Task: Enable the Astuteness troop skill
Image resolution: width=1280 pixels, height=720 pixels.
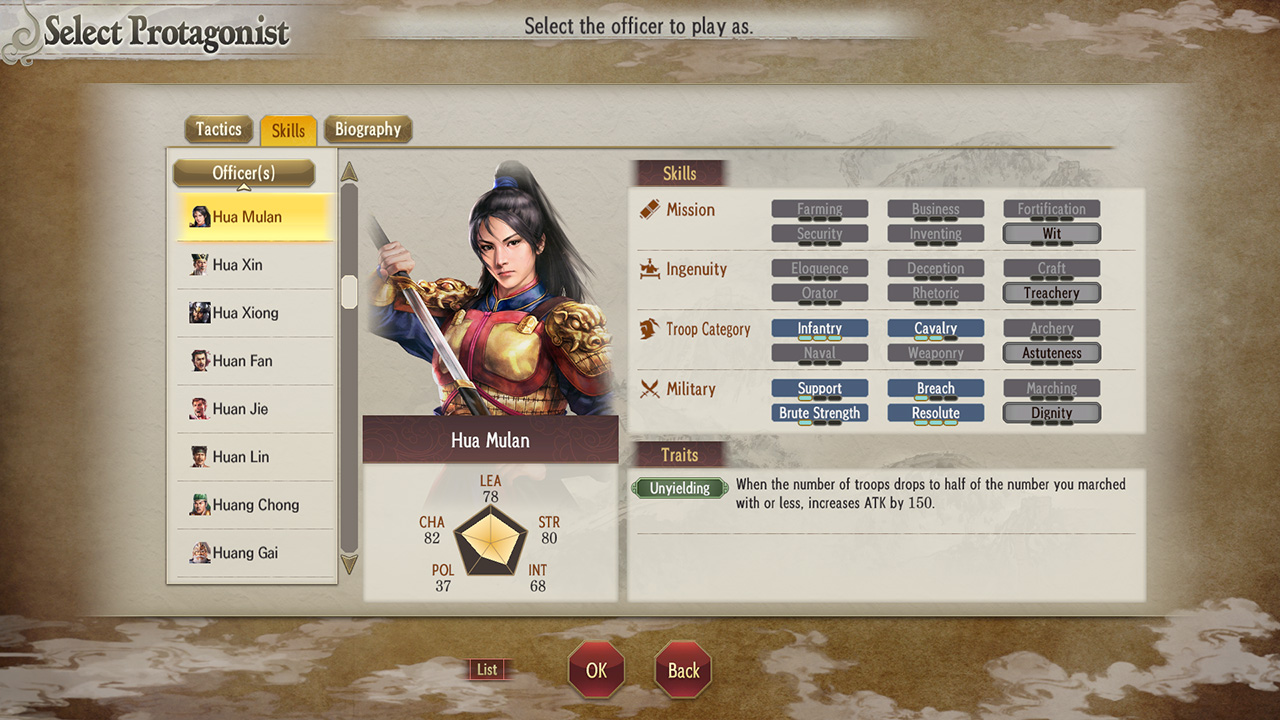Action: (1051, 352)
